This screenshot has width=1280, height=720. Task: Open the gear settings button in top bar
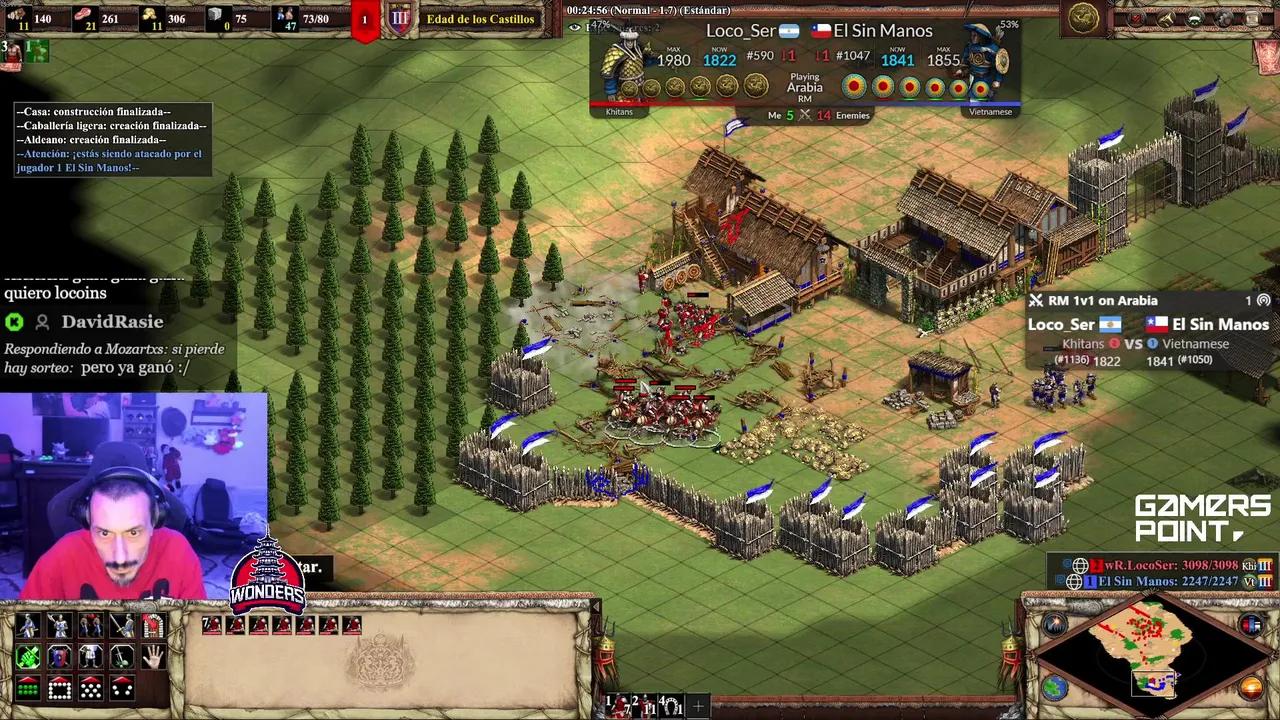click(1224, 18)
